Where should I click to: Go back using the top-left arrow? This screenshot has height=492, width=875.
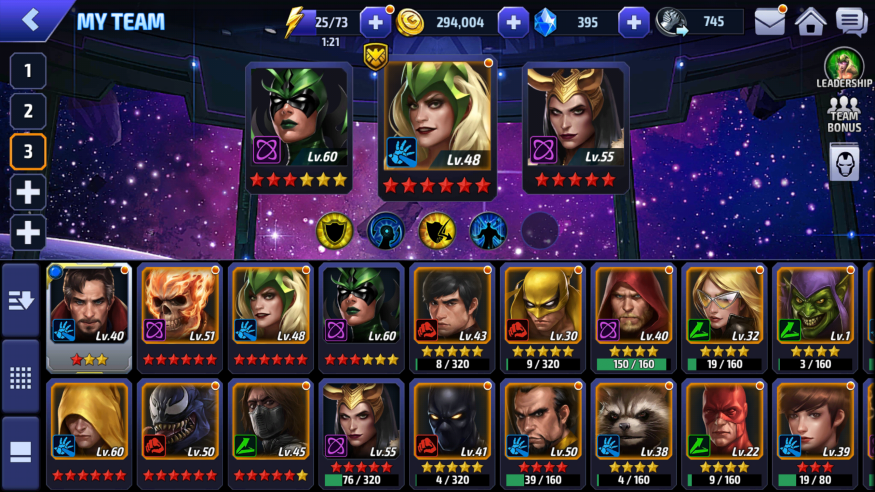click(30, 20)
